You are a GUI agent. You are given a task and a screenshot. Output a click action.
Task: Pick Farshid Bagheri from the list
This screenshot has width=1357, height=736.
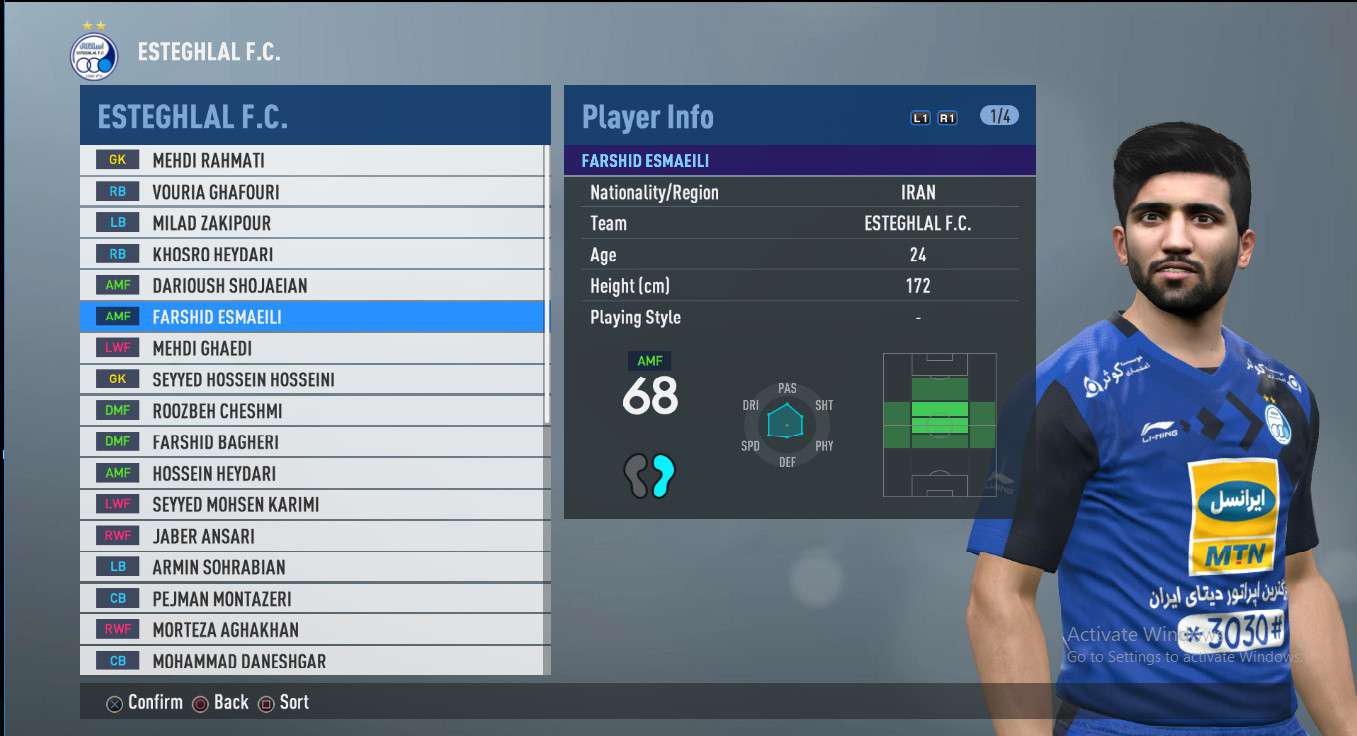(312, 442)
